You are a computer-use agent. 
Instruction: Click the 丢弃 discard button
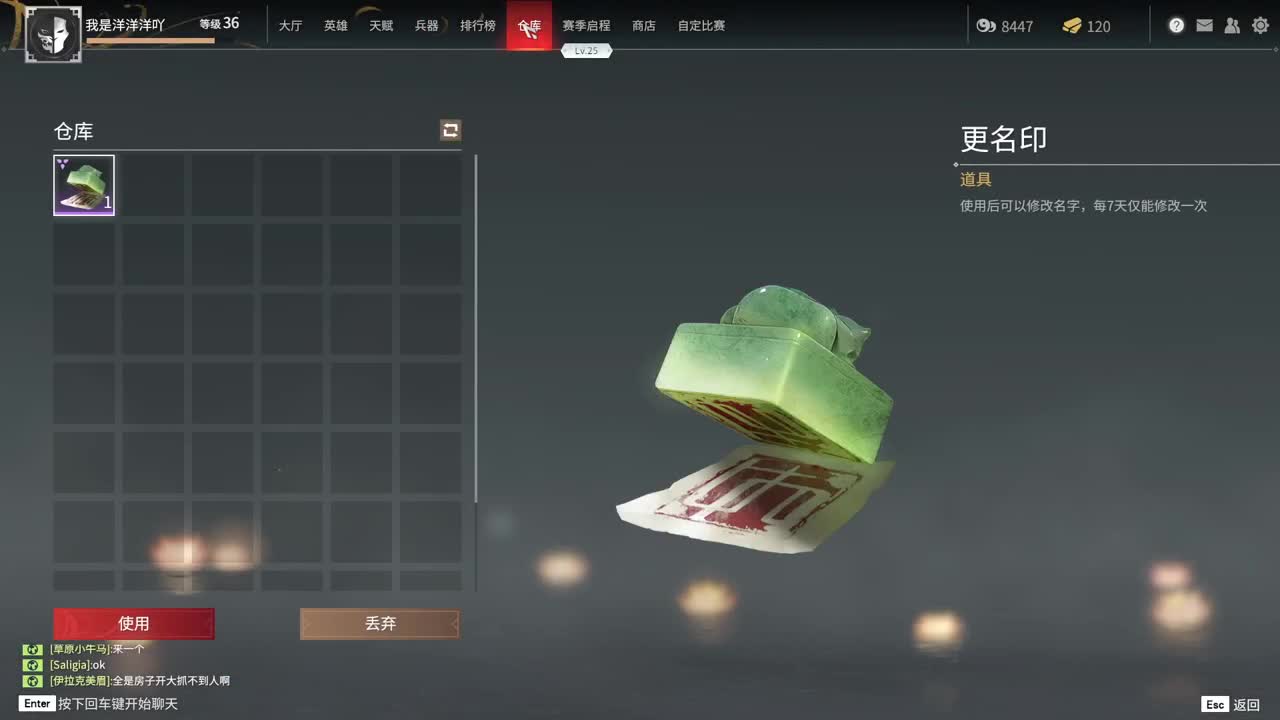click(x=379, y=623)
